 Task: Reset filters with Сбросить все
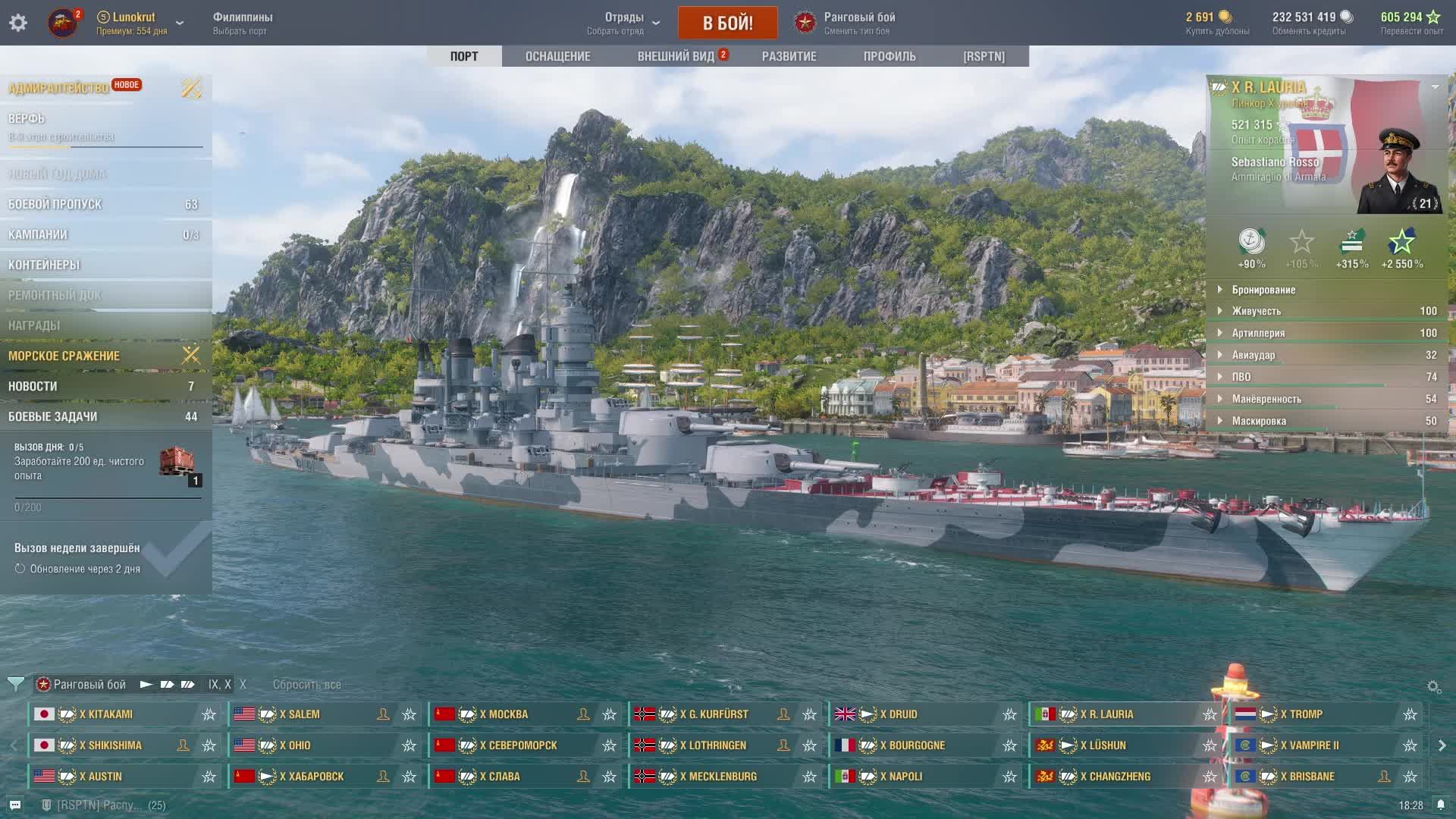[x=307, y=684]
